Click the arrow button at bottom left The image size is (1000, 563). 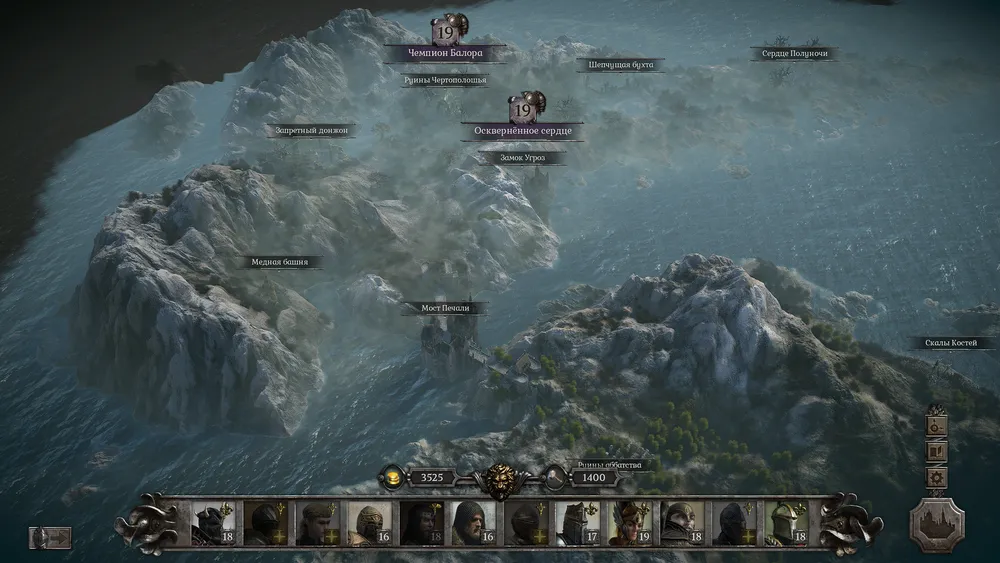pyautogui.click(x=50, y=537)
